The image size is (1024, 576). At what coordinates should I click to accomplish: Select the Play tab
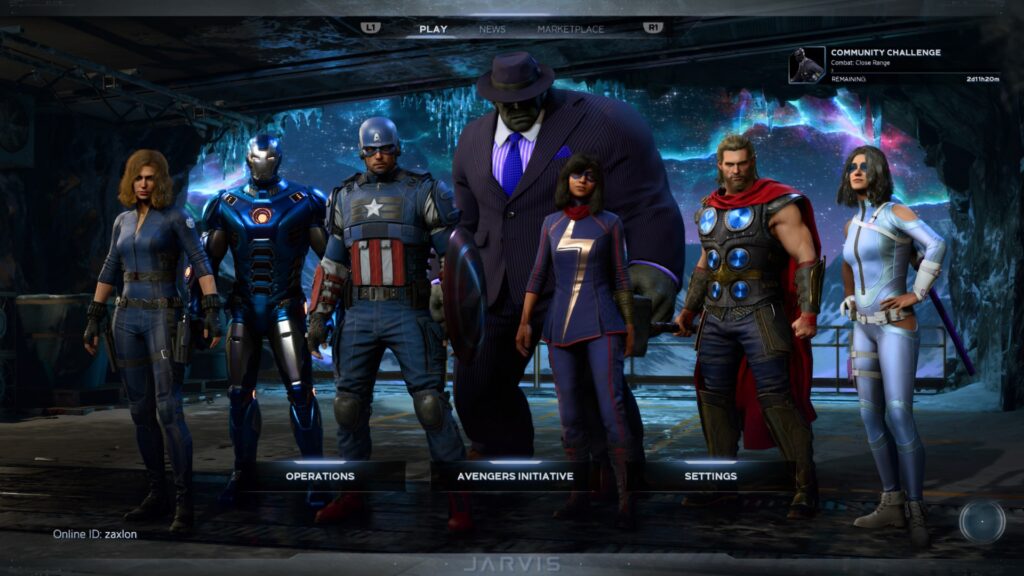pos(433,29)
